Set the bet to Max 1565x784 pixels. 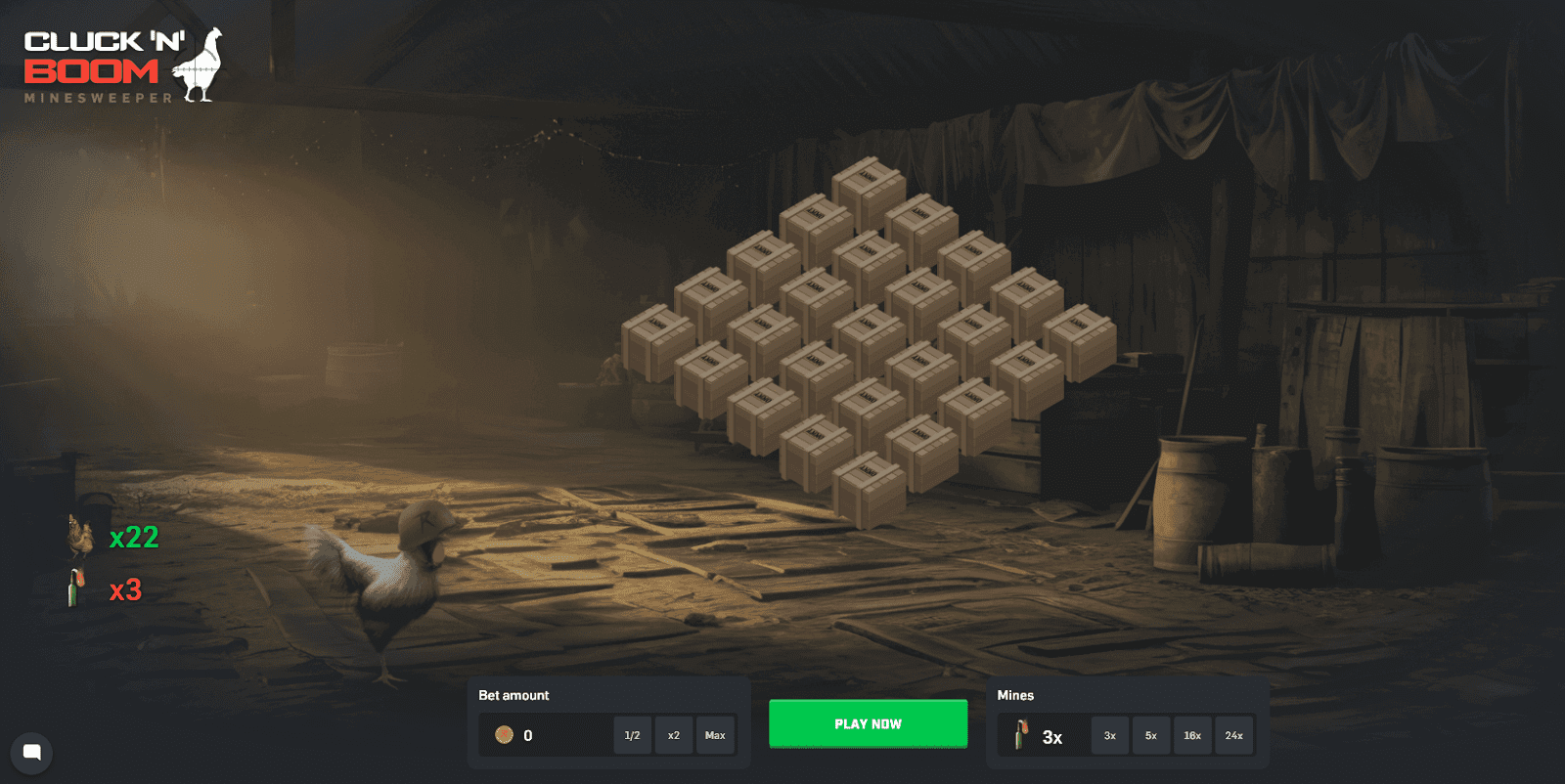715,735
